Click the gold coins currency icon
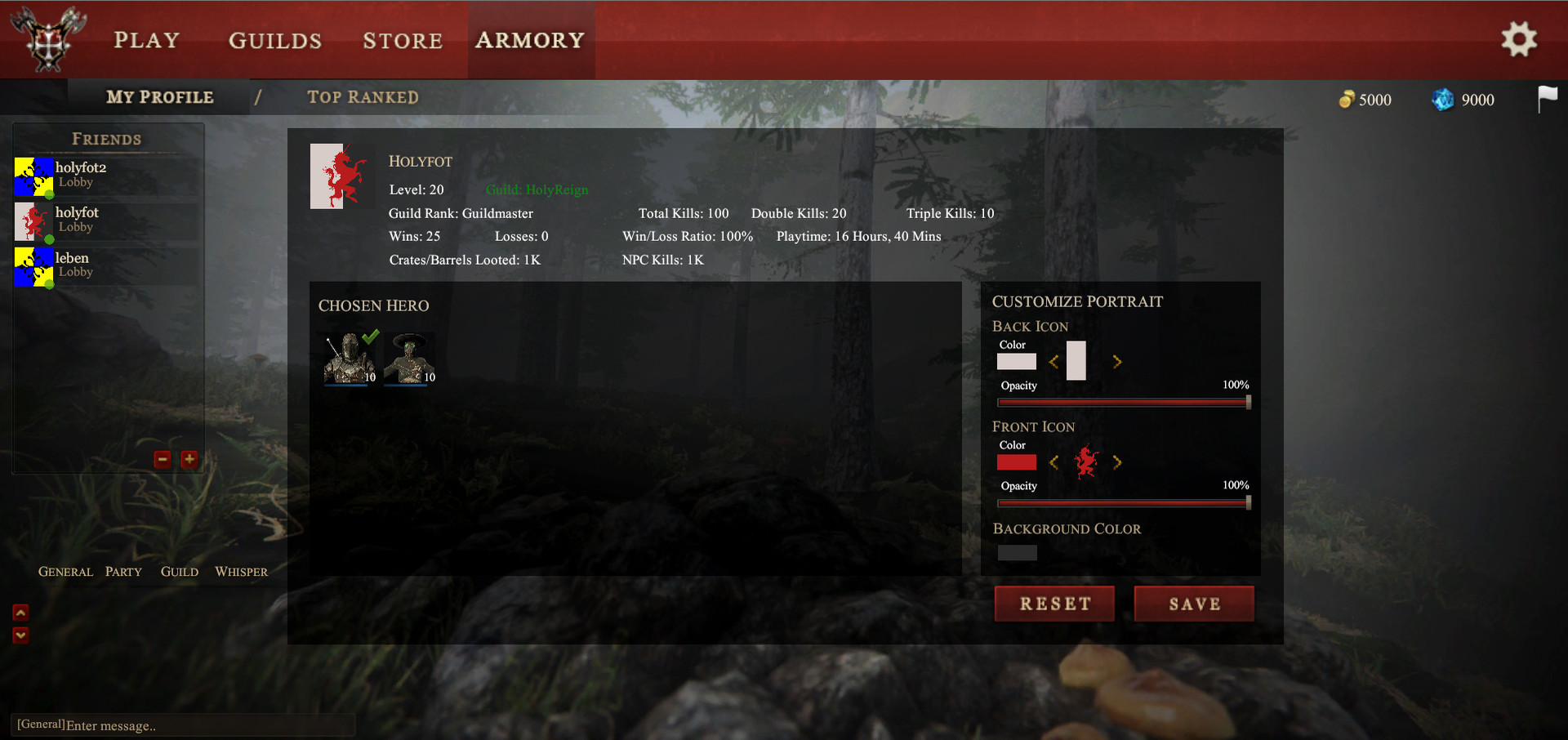Image resolution: width=1568 pixels, height=740 pixels. [1348, 100]
